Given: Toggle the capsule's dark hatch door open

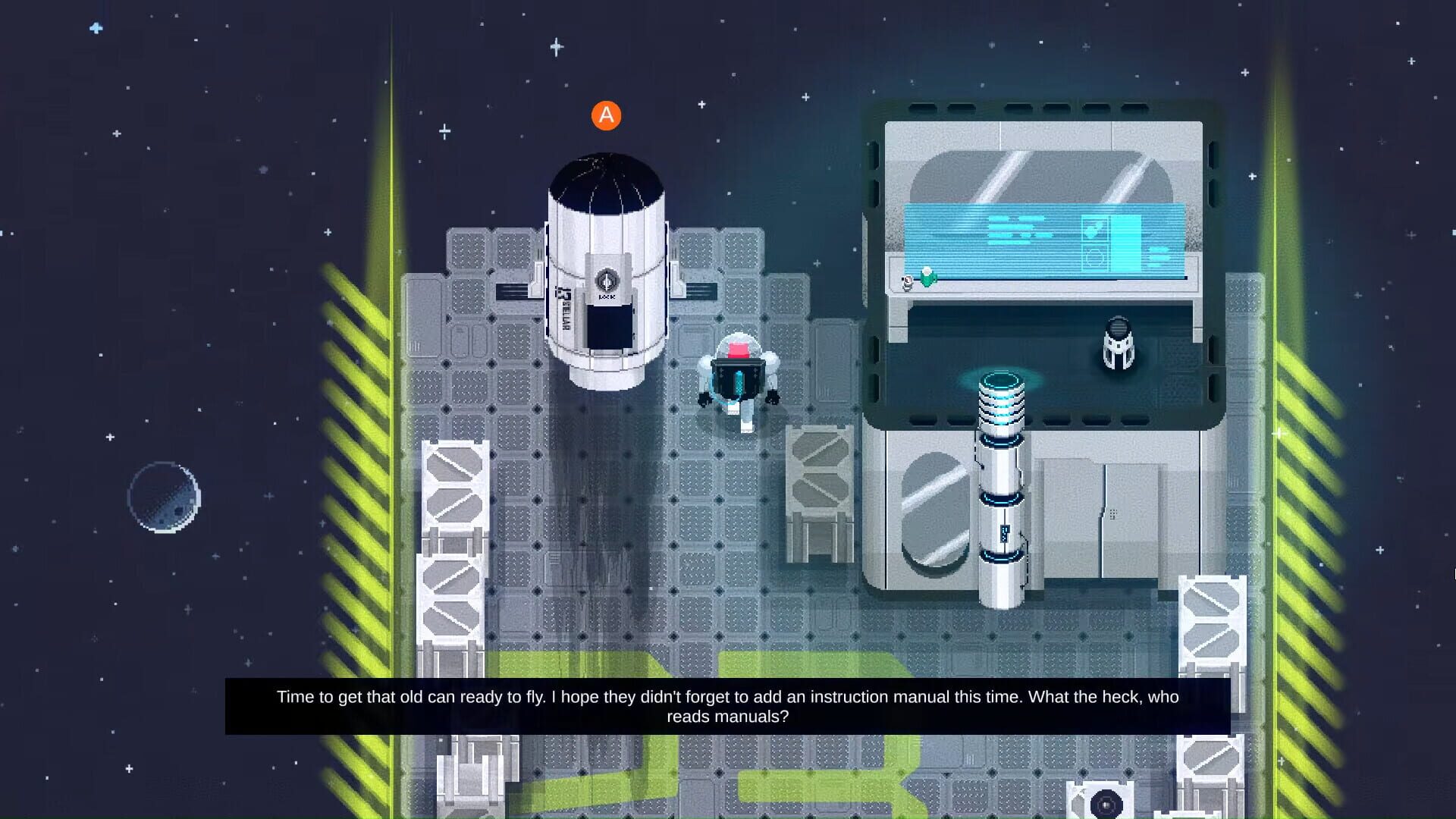Looking at the screenshot, I should coord(610,326).
